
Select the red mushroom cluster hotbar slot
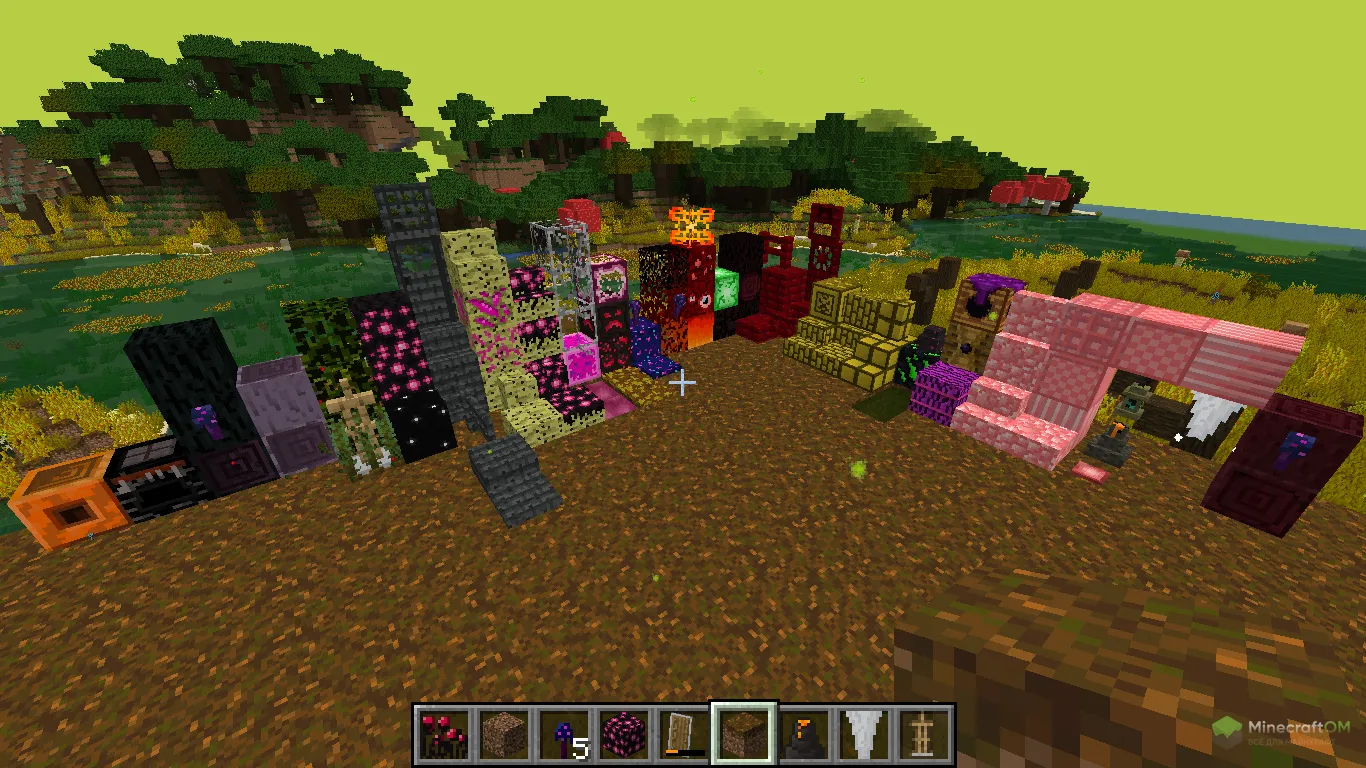tap(444, 735)
